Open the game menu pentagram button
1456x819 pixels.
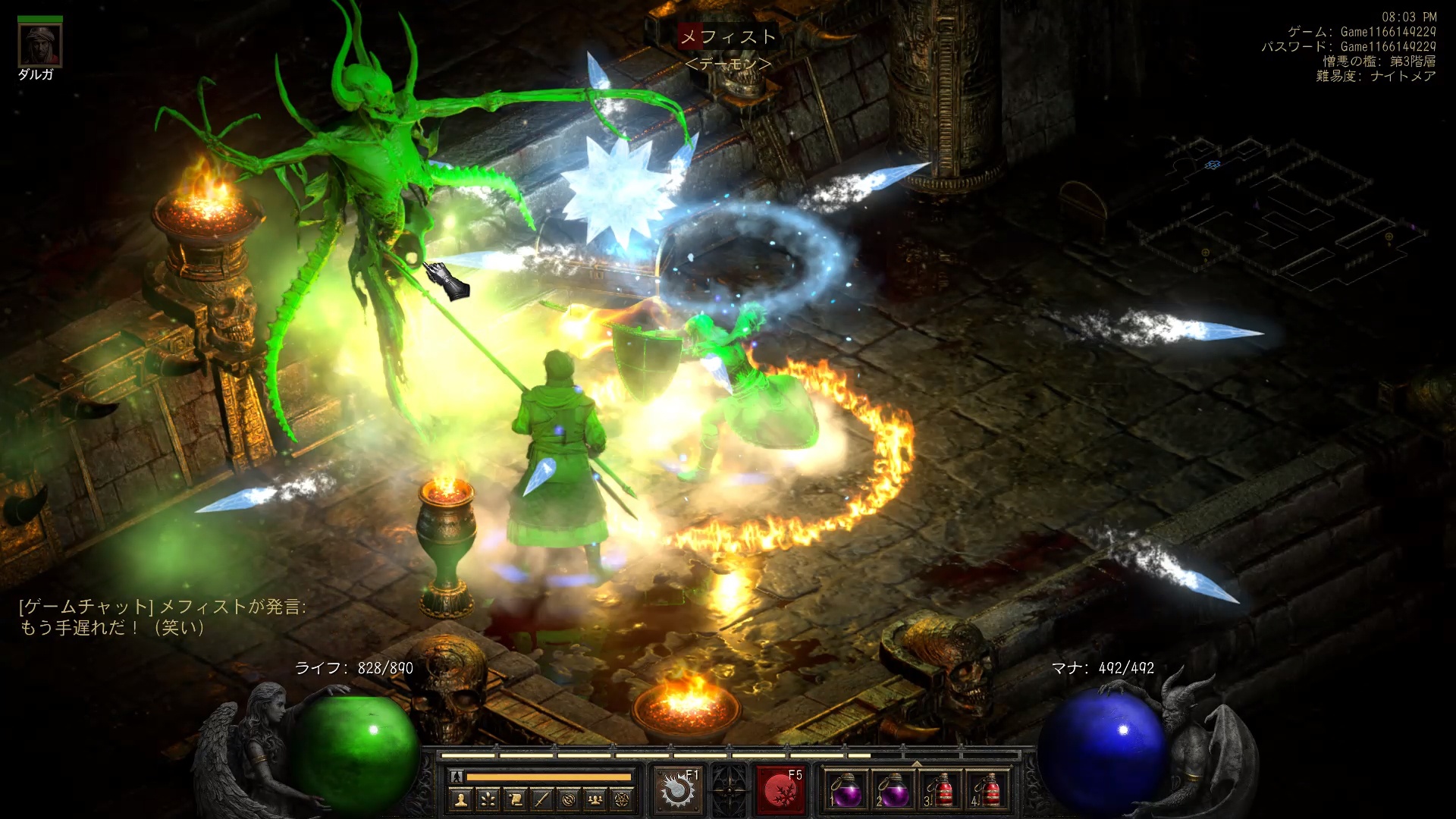(x=622, y=799)
